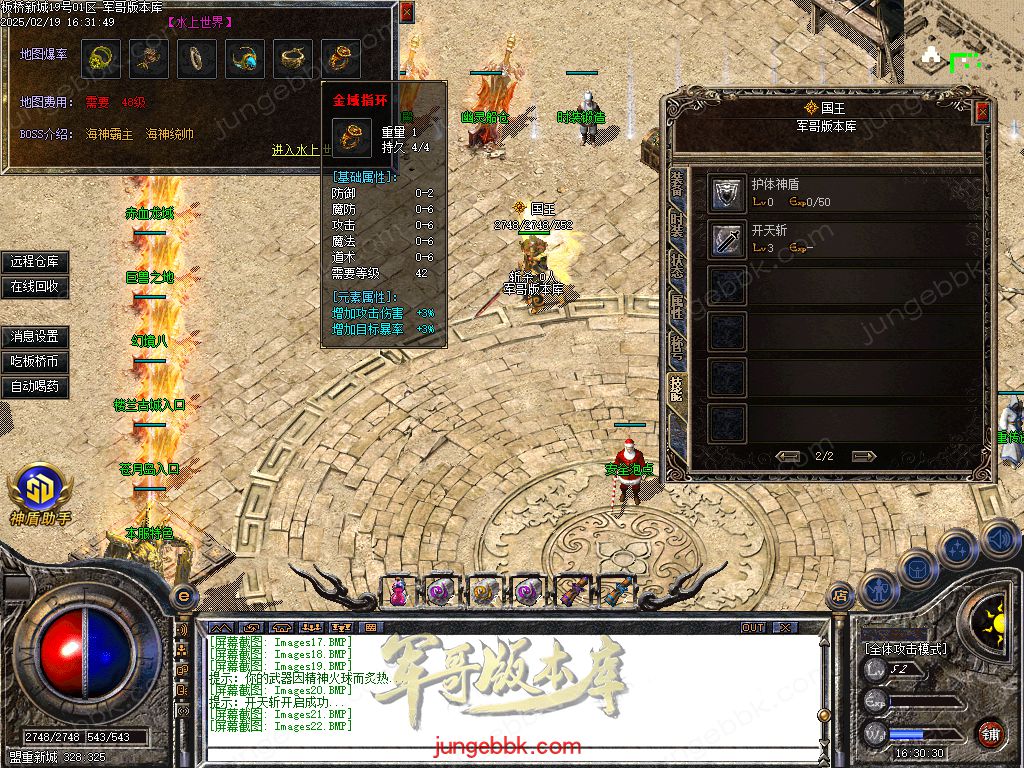Switch to the 属性 attributes tab

coord(677,308)
